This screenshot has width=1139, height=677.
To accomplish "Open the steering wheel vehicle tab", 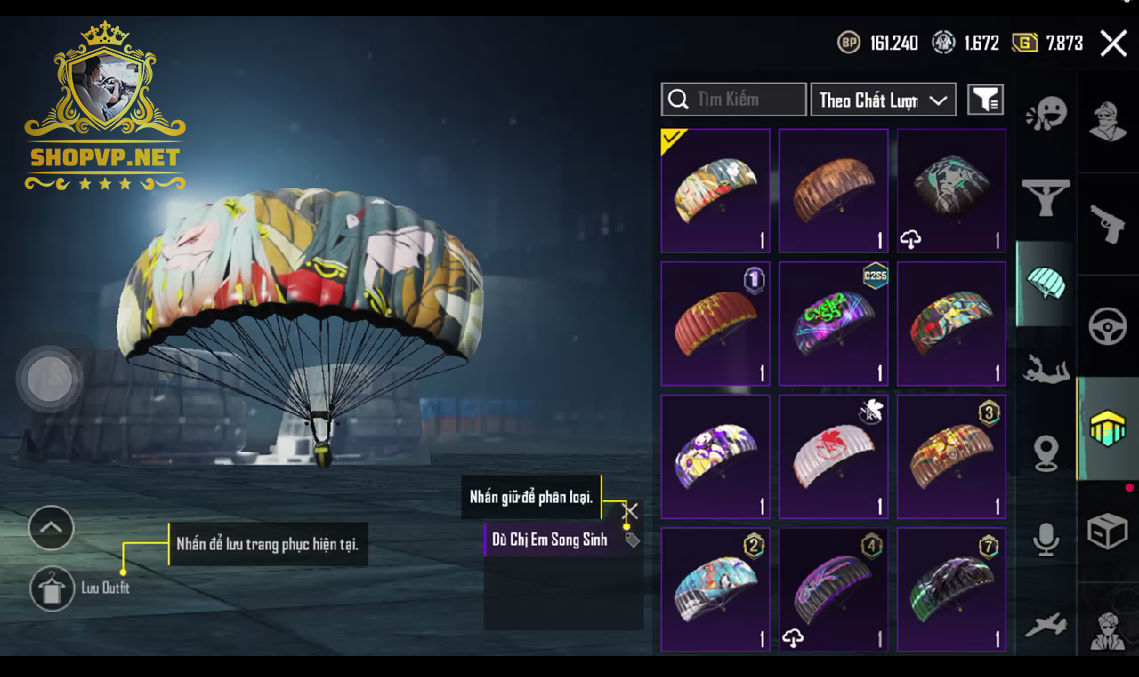I will [x=1108, y=327].
